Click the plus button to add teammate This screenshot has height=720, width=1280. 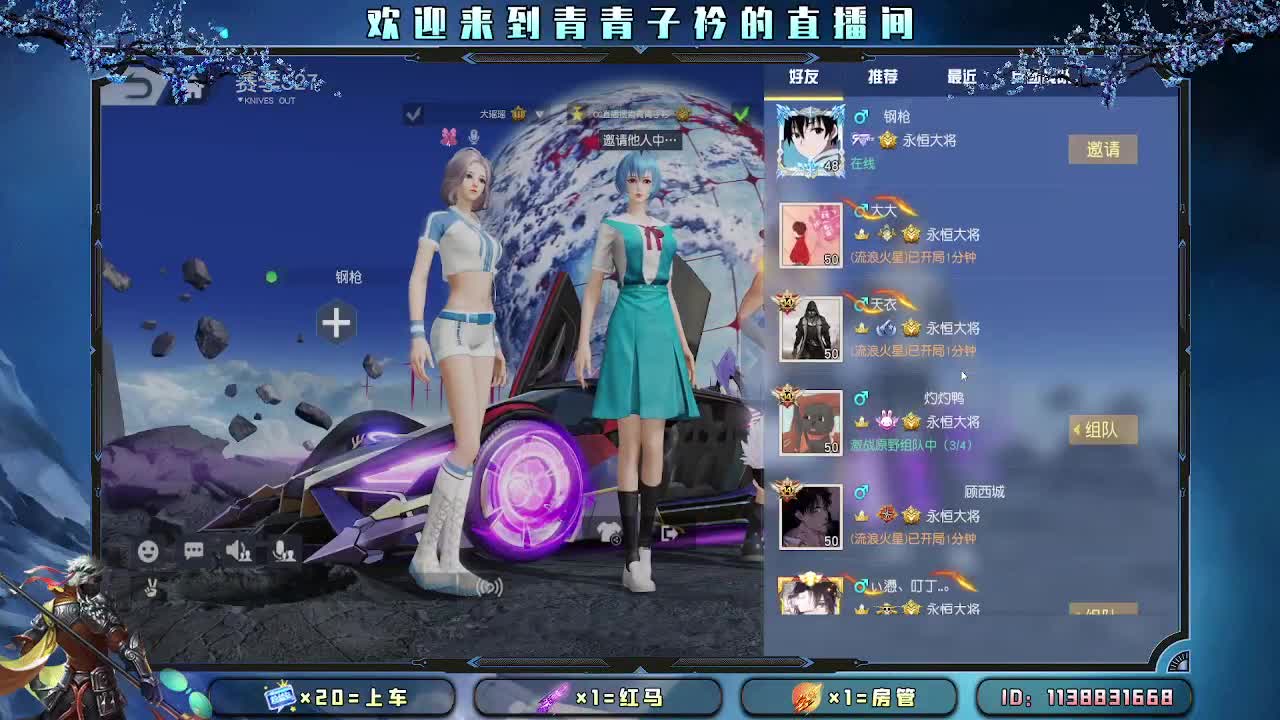(335, 323)
